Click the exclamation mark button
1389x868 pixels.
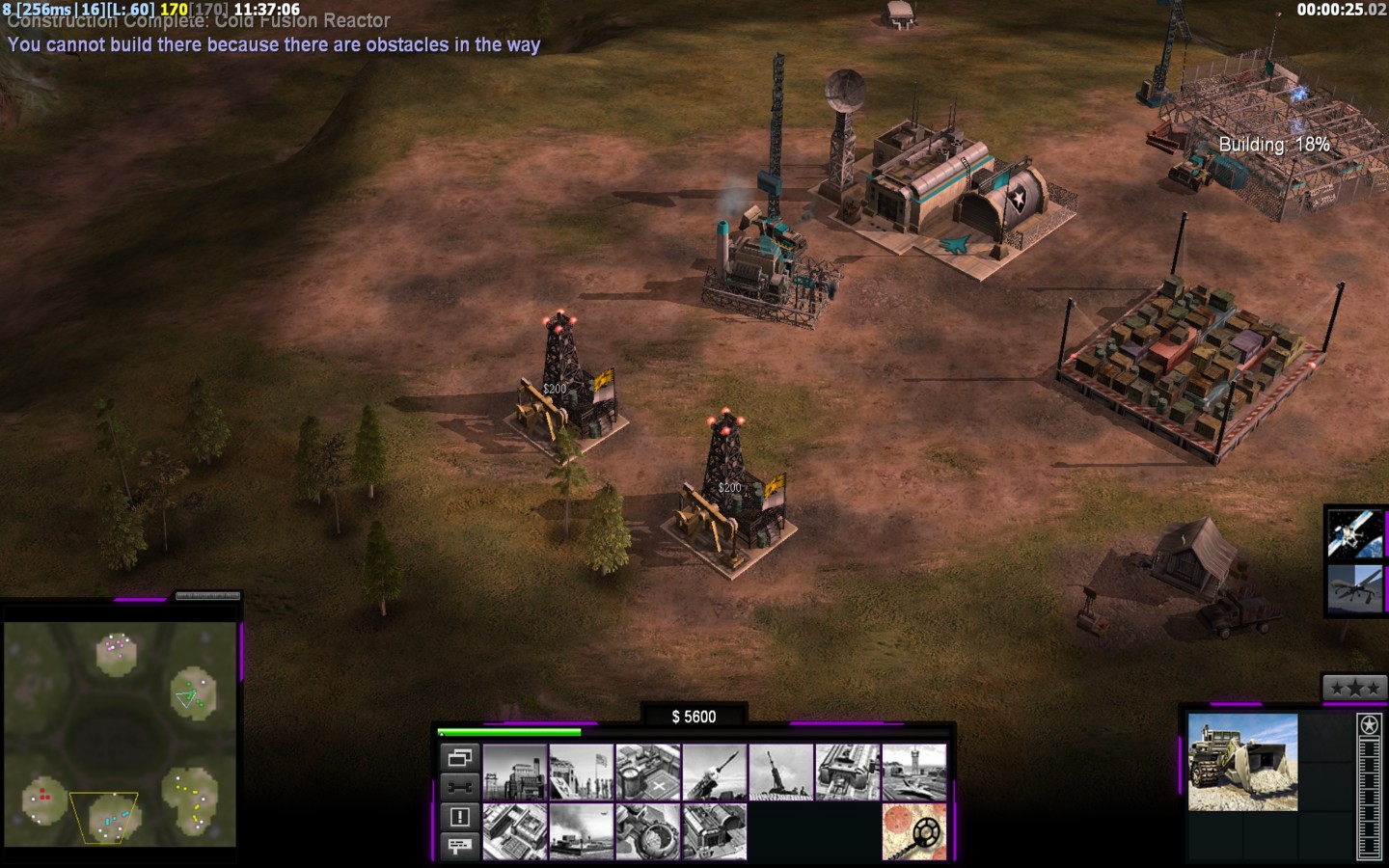pyautogui.click(x=460, y=817)
